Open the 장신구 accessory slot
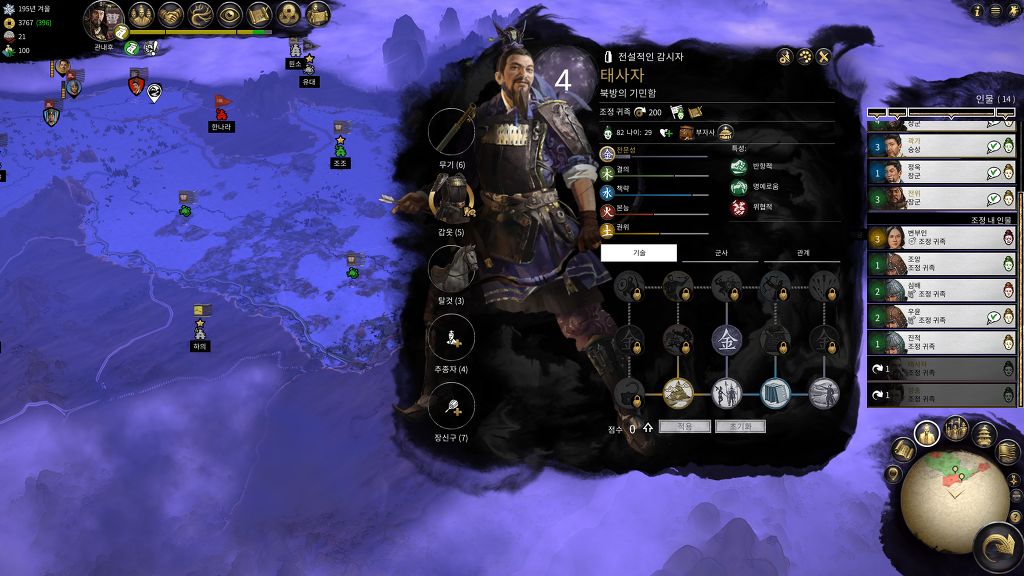 [451, 406]
